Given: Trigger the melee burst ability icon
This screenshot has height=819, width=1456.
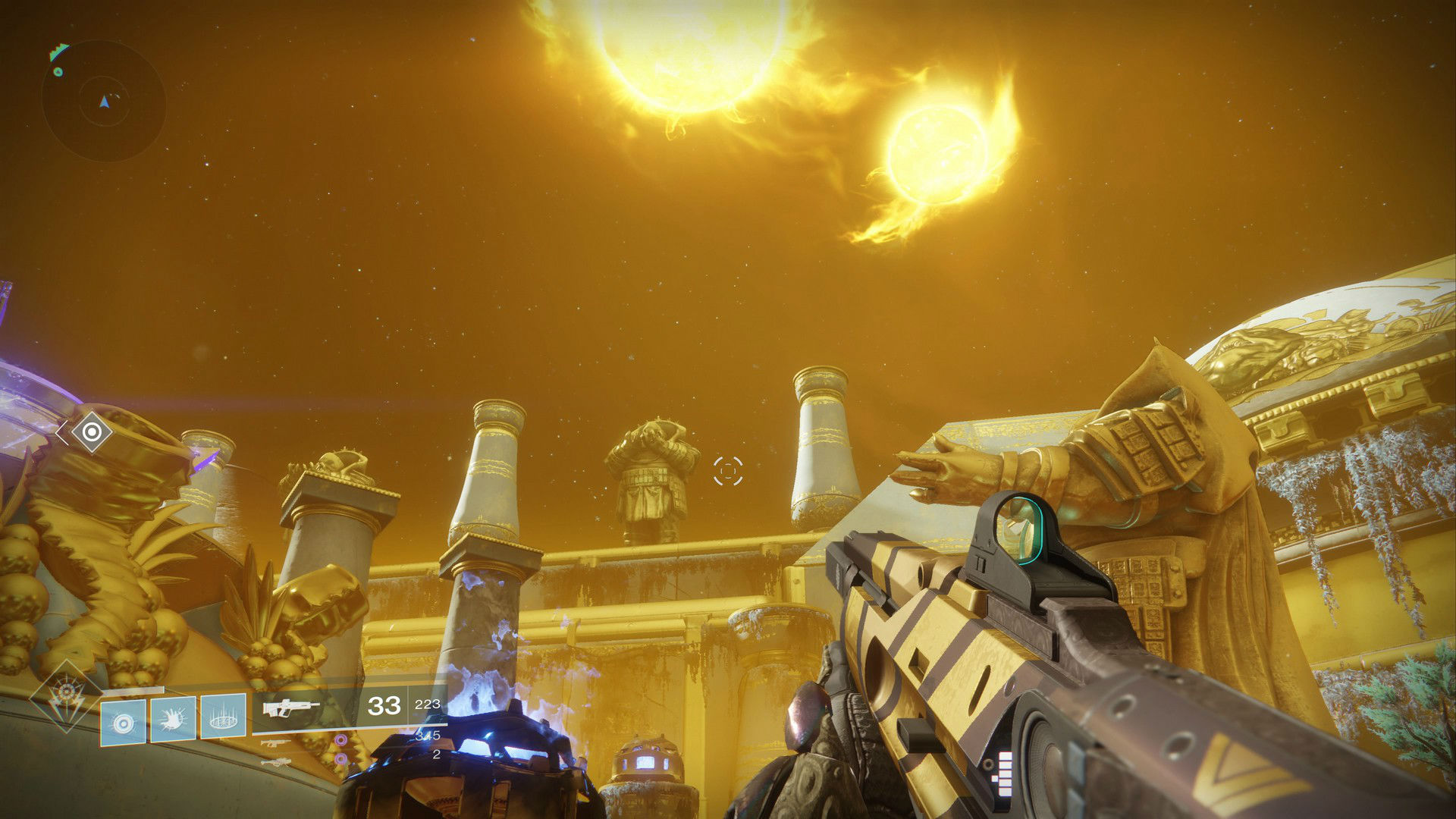Looking at the screenshot, I should [x=173, y=718].
